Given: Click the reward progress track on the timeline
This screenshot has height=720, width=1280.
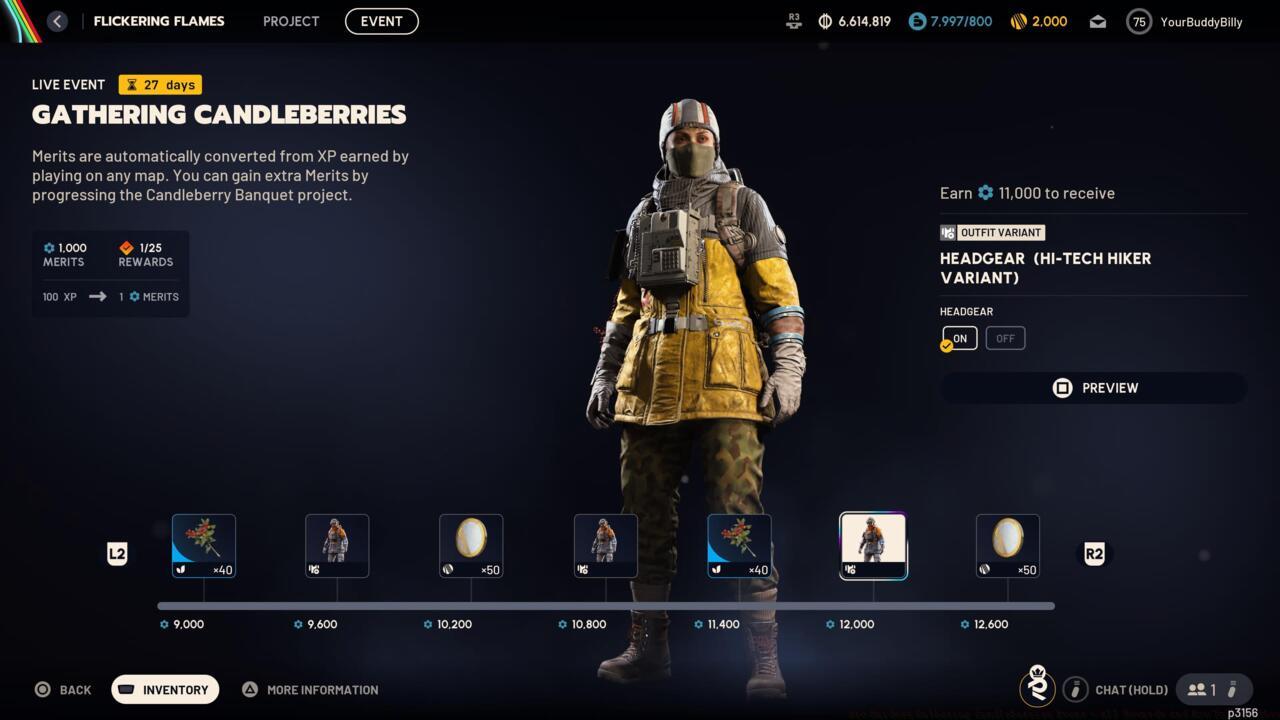Looking at the screenshot, I should coord(605,605).
